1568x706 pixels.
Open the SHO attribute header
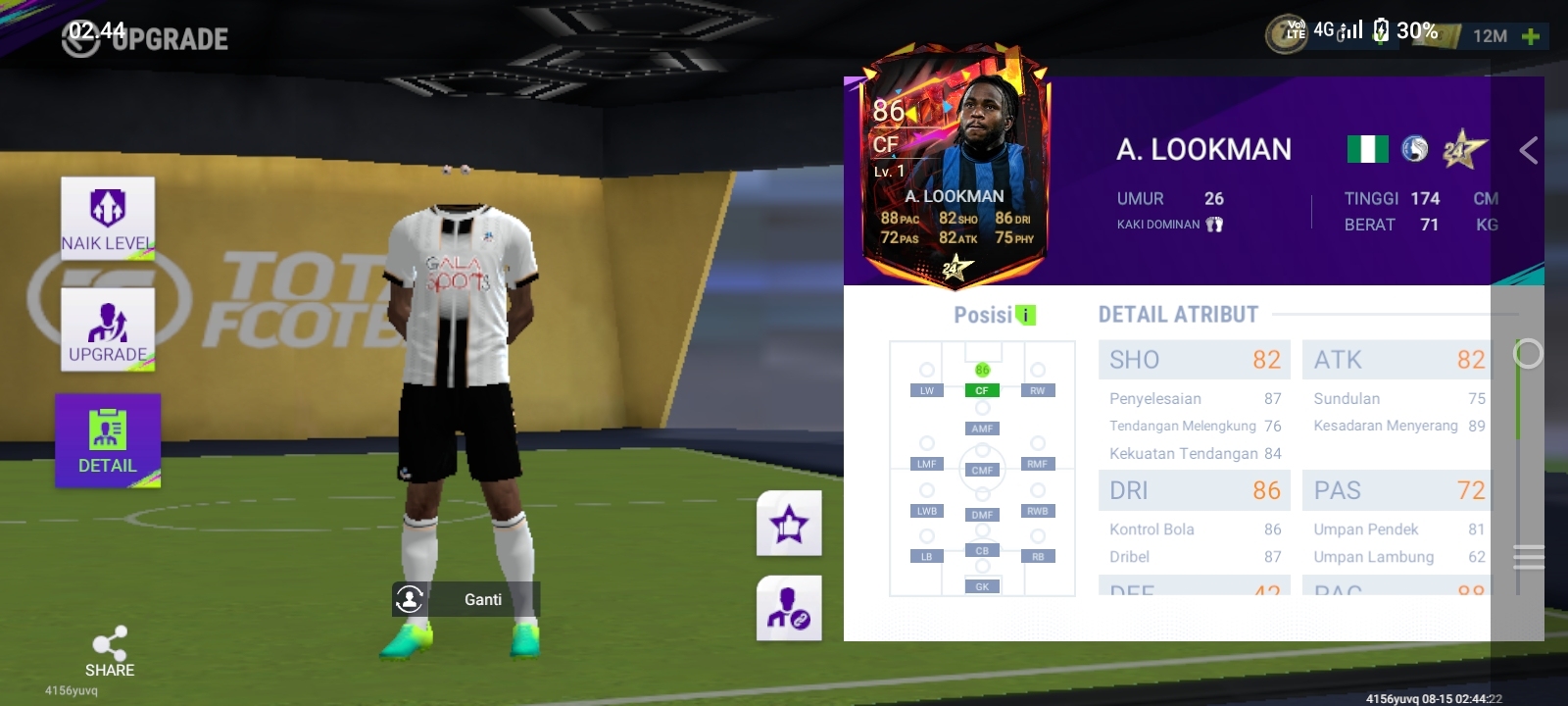(x=1194, y=360)
